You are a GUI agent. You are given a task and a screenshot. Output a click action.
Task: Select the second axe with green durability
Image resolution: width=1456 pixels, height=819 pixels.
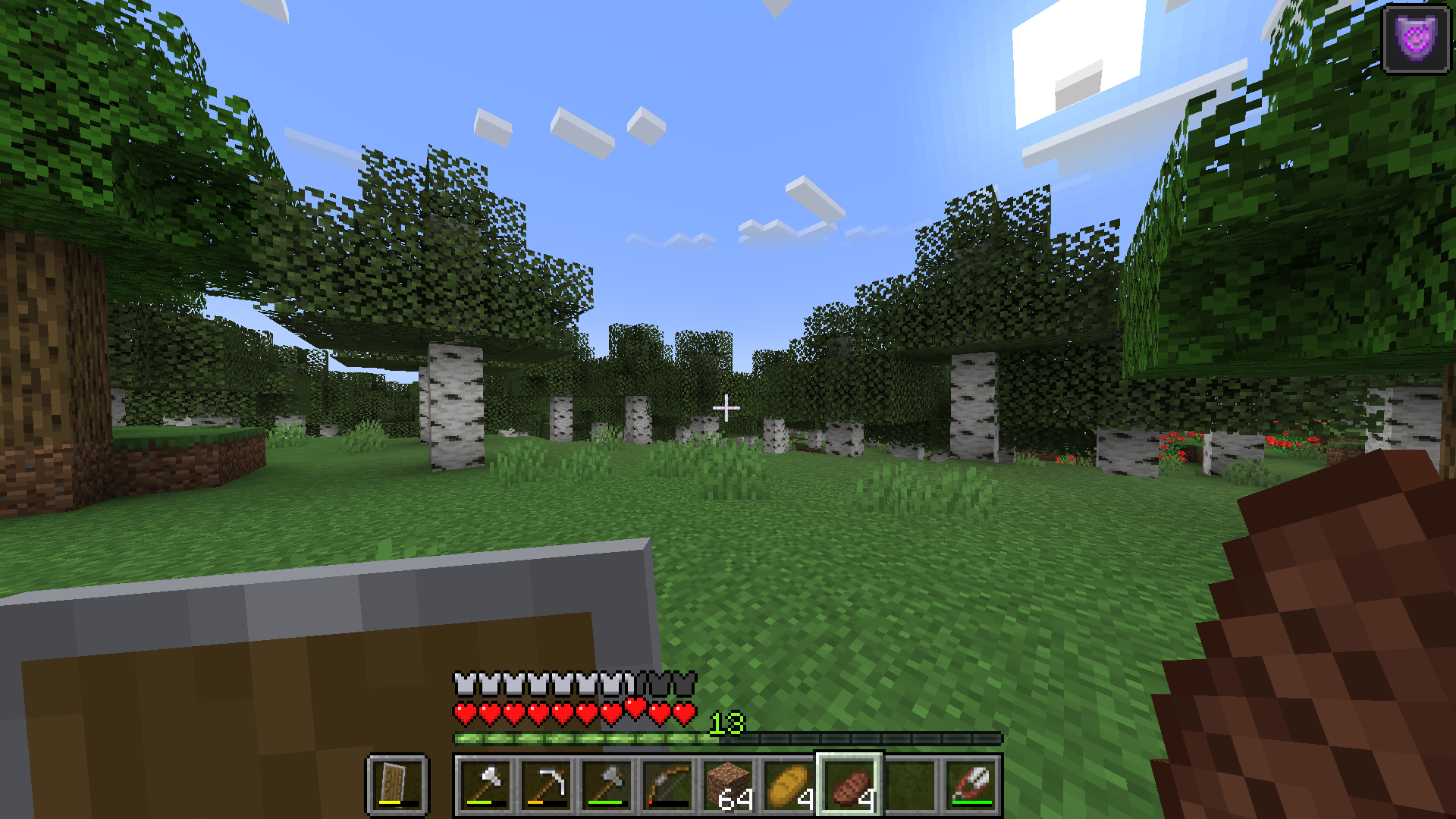click(607, 785)
